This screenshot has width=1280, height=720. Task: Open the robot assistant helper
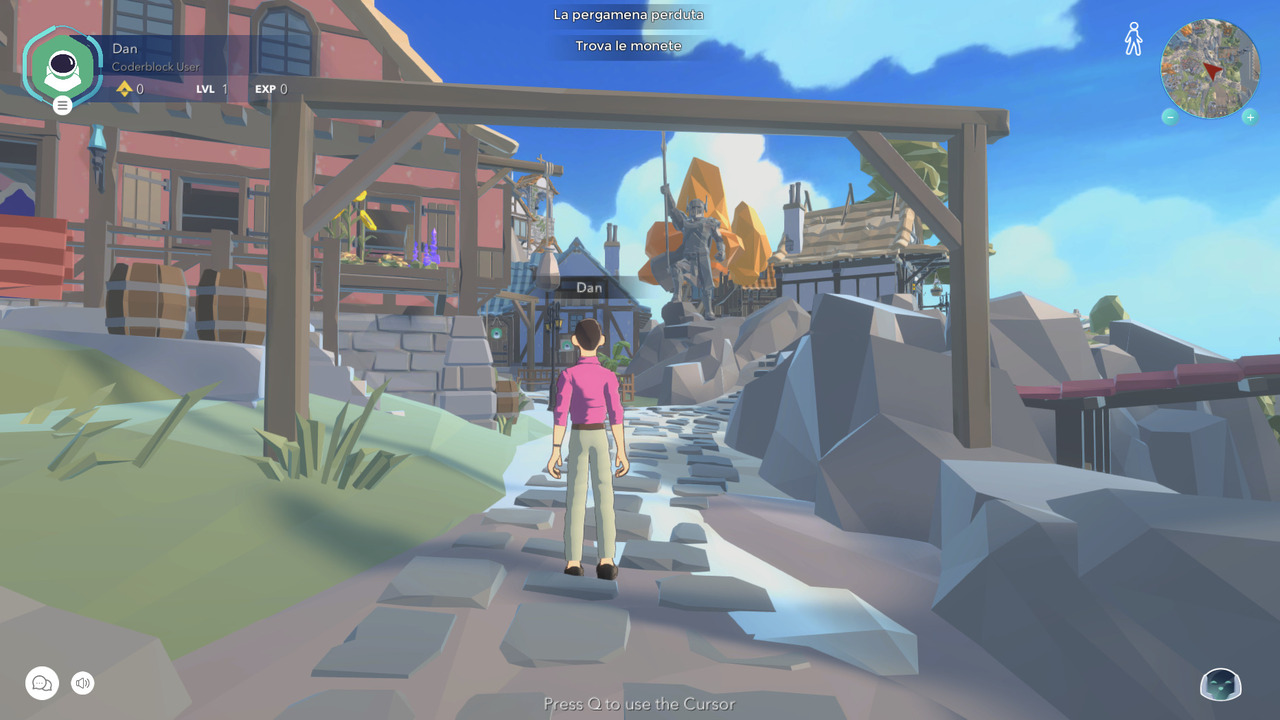coord(1220,685)
